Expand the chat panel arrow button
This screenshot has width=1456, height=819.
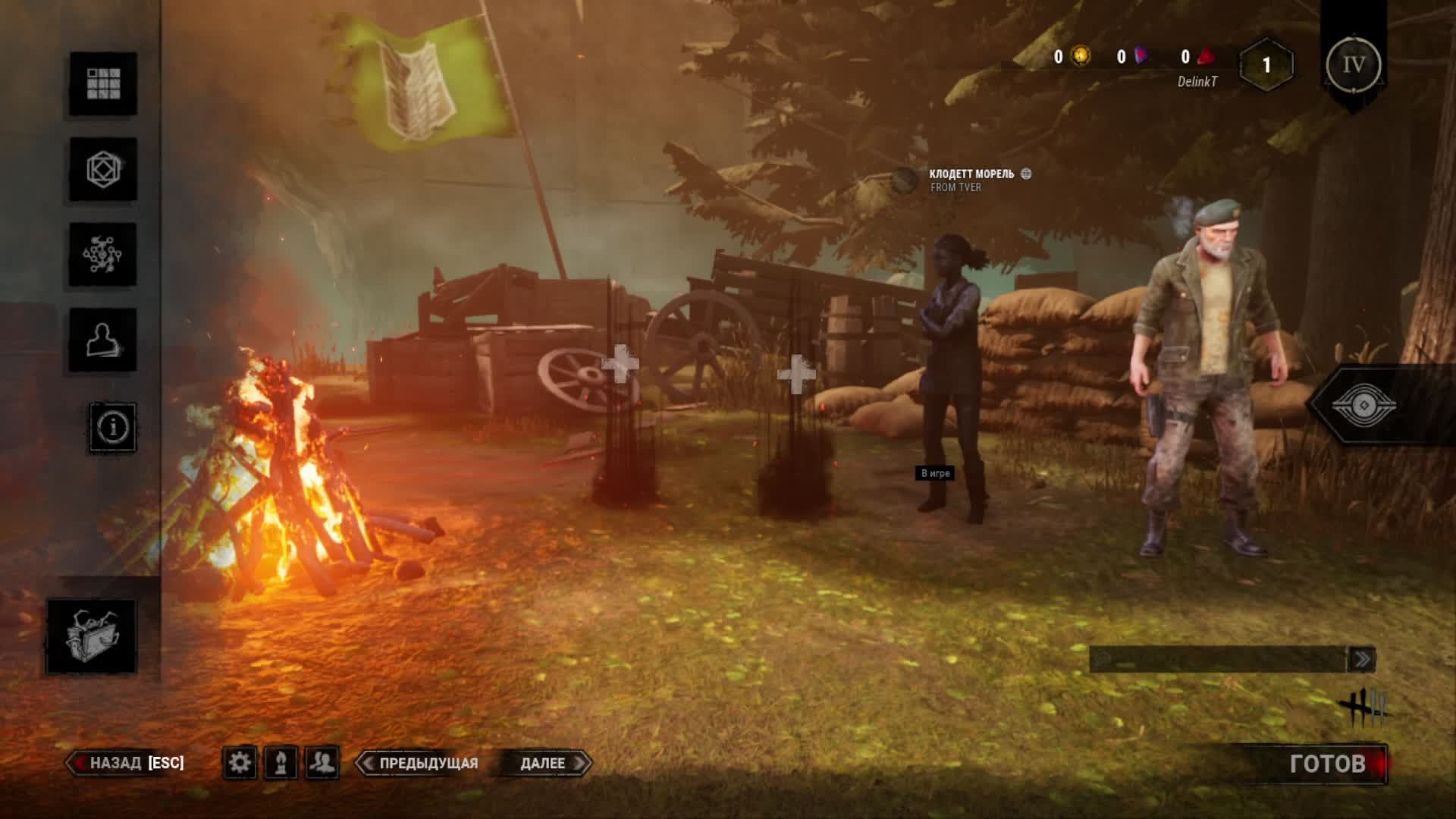(1361, 660)
